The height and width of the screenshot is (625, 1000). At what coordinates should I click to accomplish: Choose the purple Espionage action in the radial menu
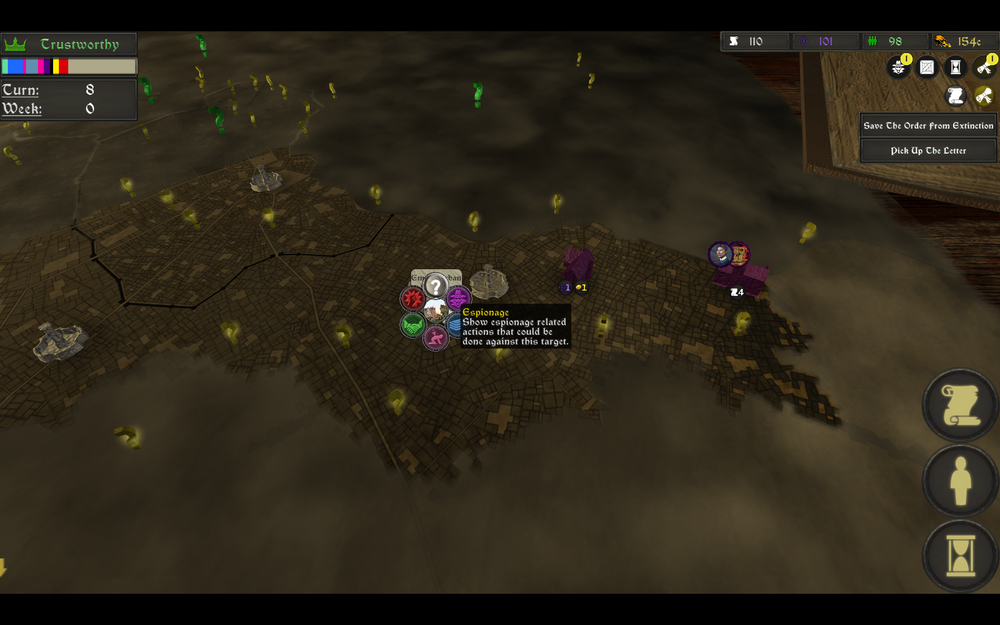click(458, 297)
